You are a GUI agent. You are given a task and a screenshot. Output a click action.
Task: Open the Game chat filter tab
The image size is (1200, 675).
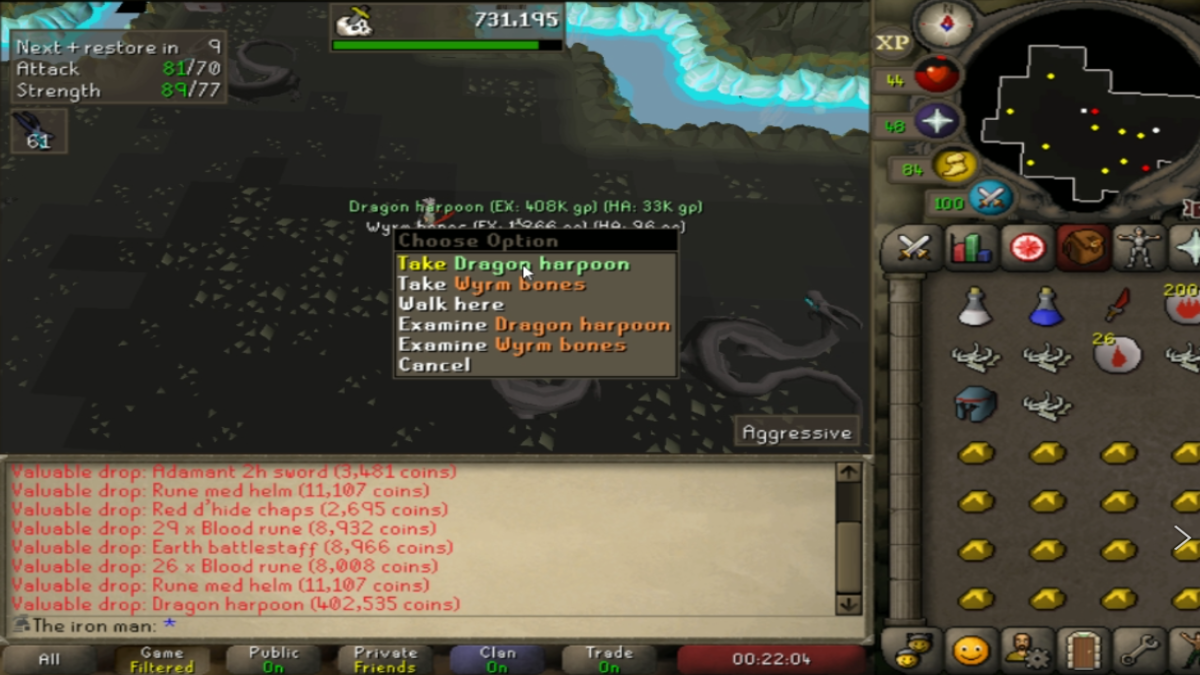161,659
